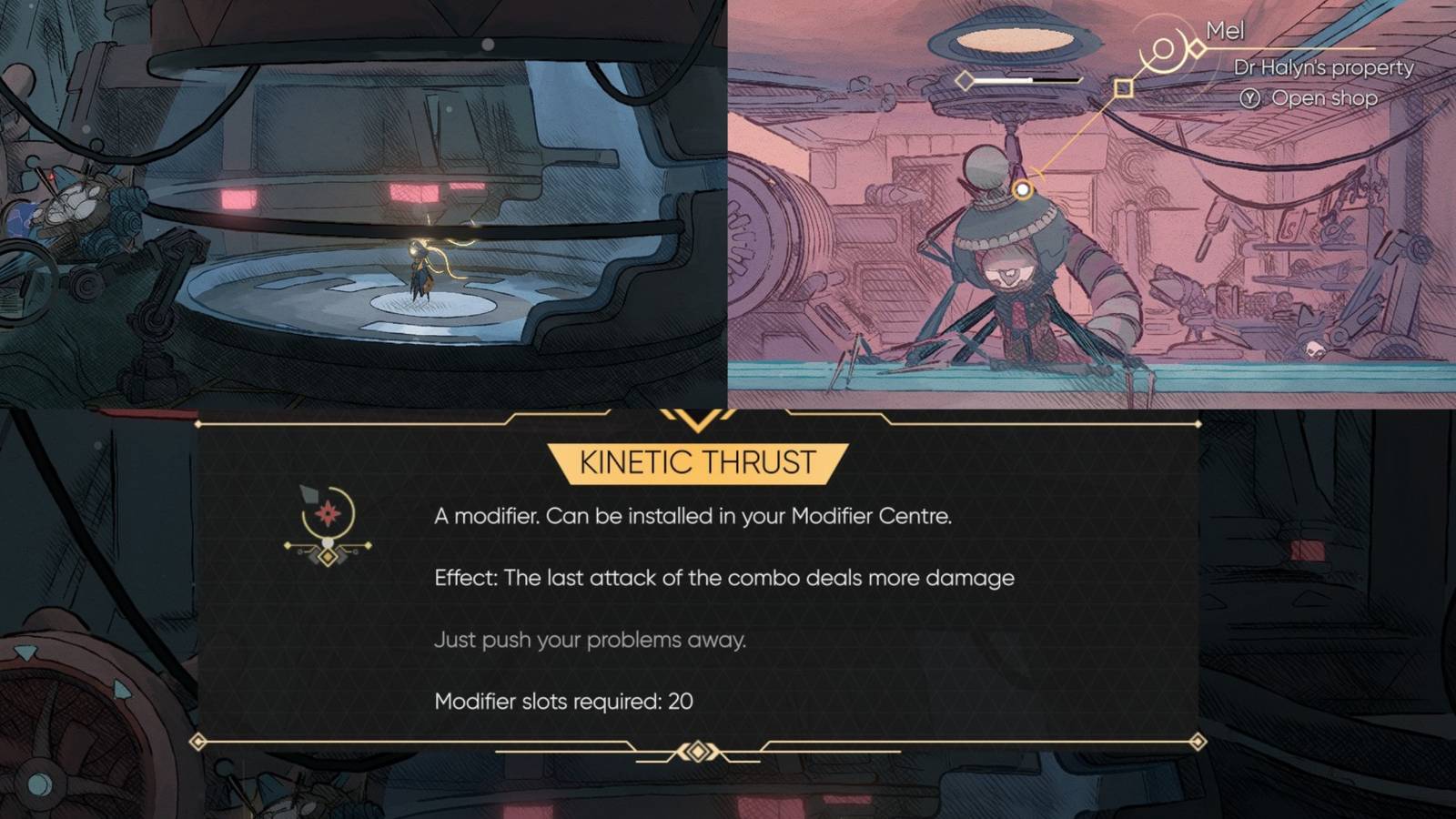Click the square waypoint node below the reticle
The height and width of the screenshot is (819, 1456).
coord(1123,89)
